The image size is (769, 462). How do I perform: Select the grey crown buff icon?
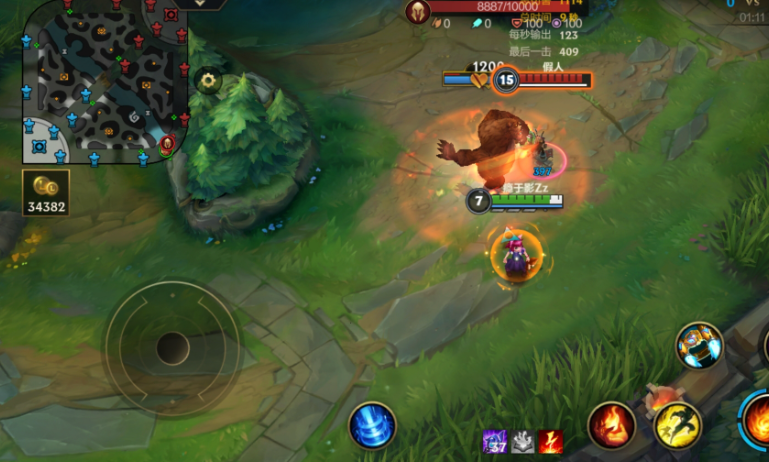523,441
